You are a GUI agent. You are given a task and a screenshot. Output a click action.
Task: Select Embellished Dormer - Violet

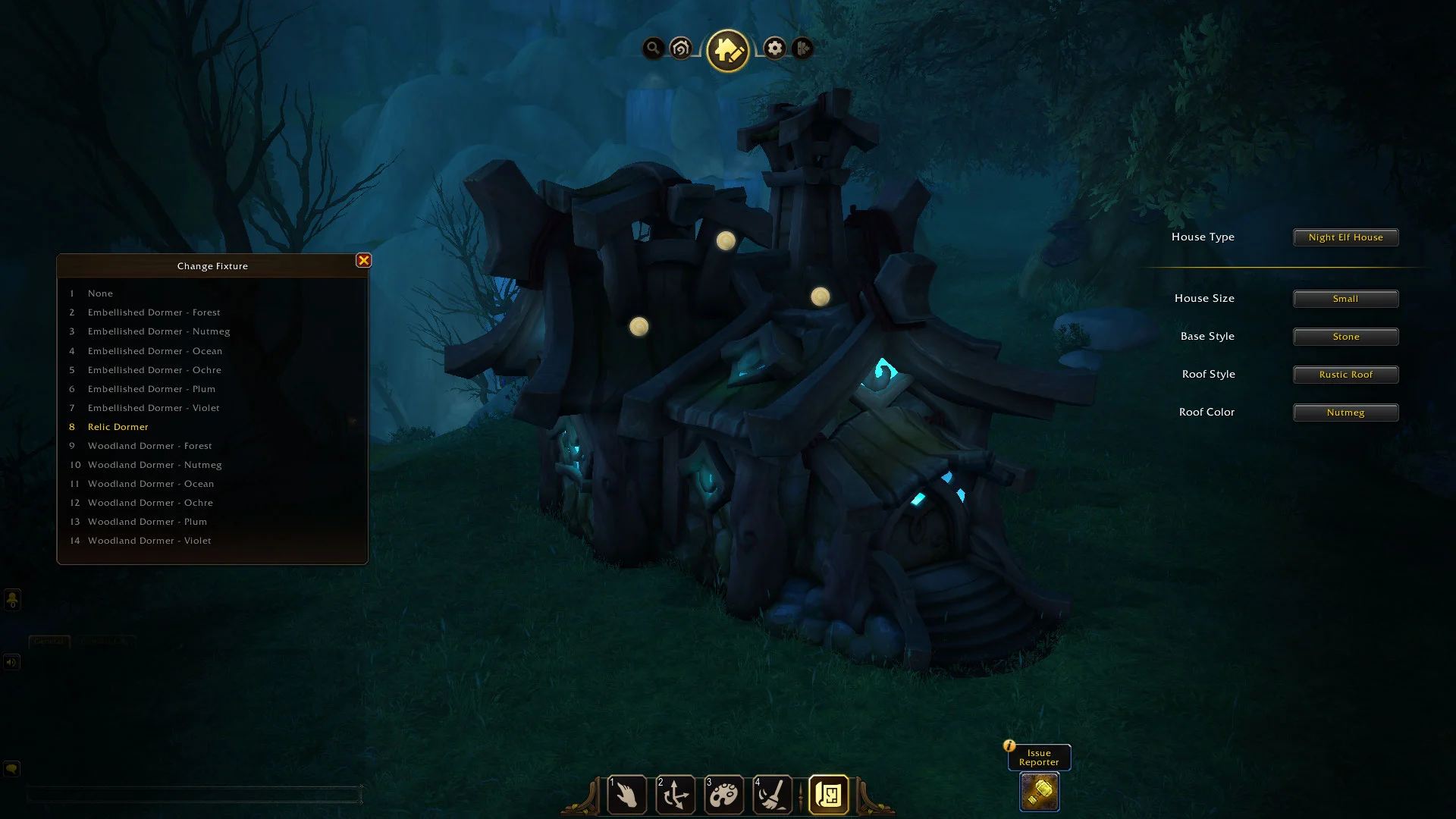tap(153, 408)
